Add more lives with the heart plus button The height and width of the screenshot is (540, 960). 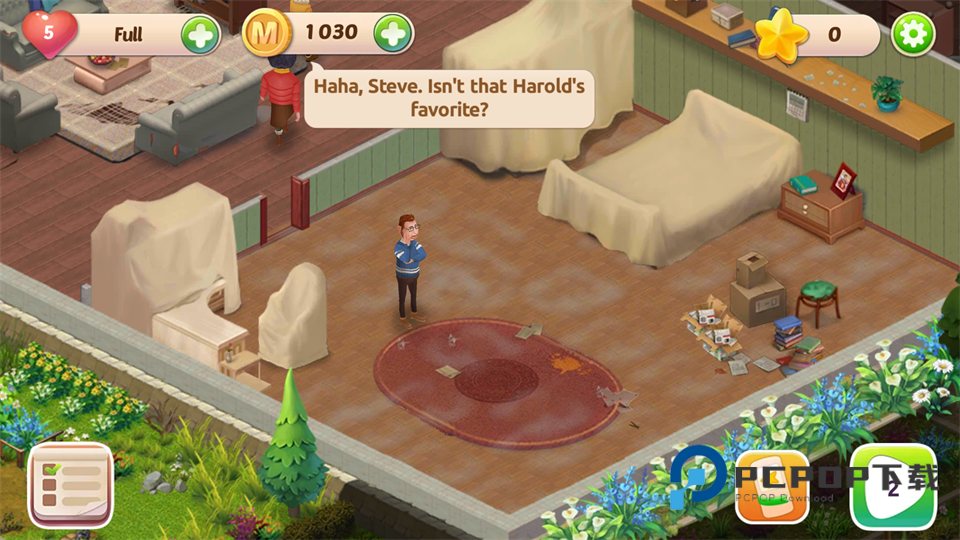(200, 35)
